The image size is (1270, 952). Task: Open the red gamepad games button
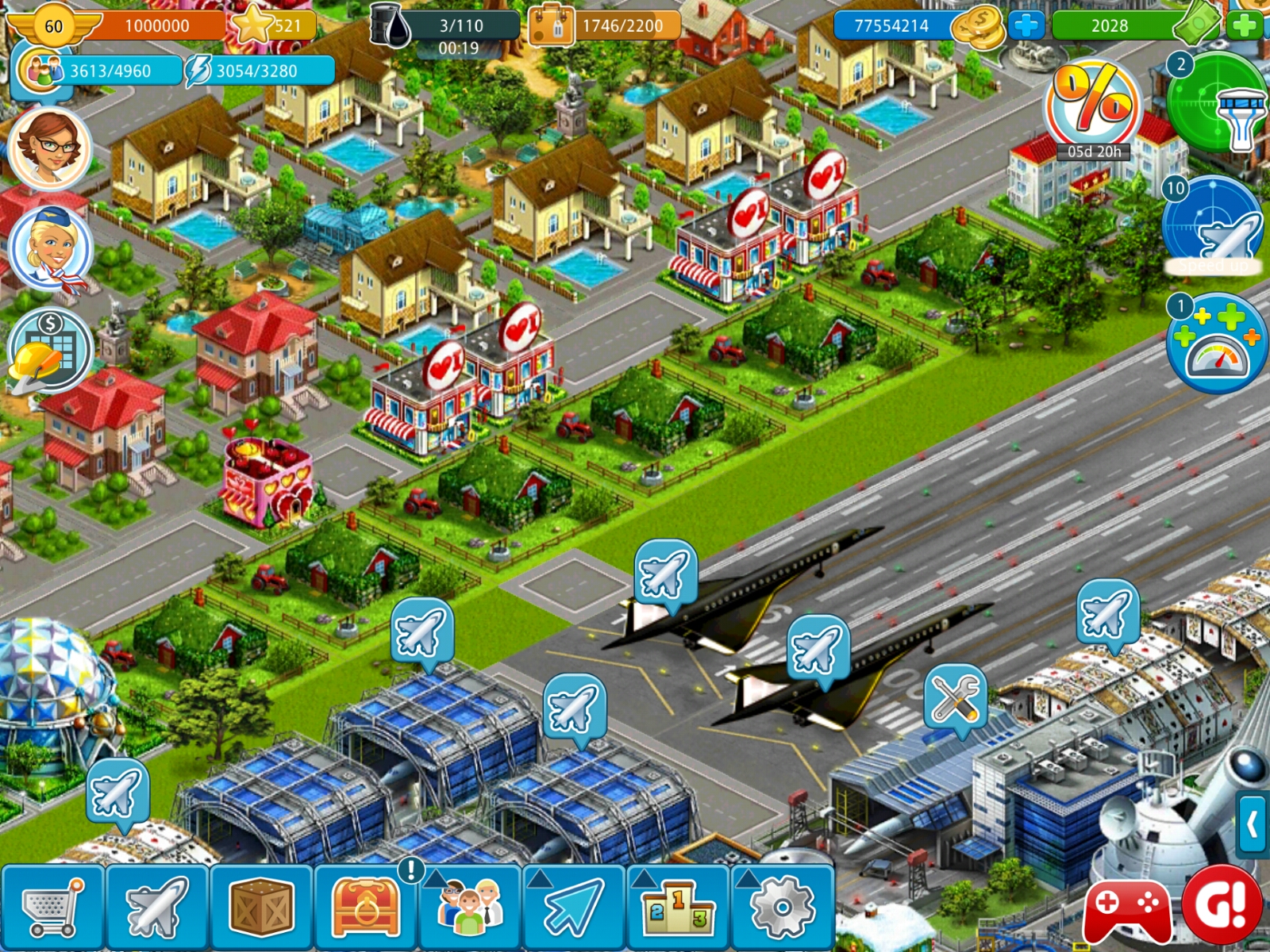pos(1127,906)
